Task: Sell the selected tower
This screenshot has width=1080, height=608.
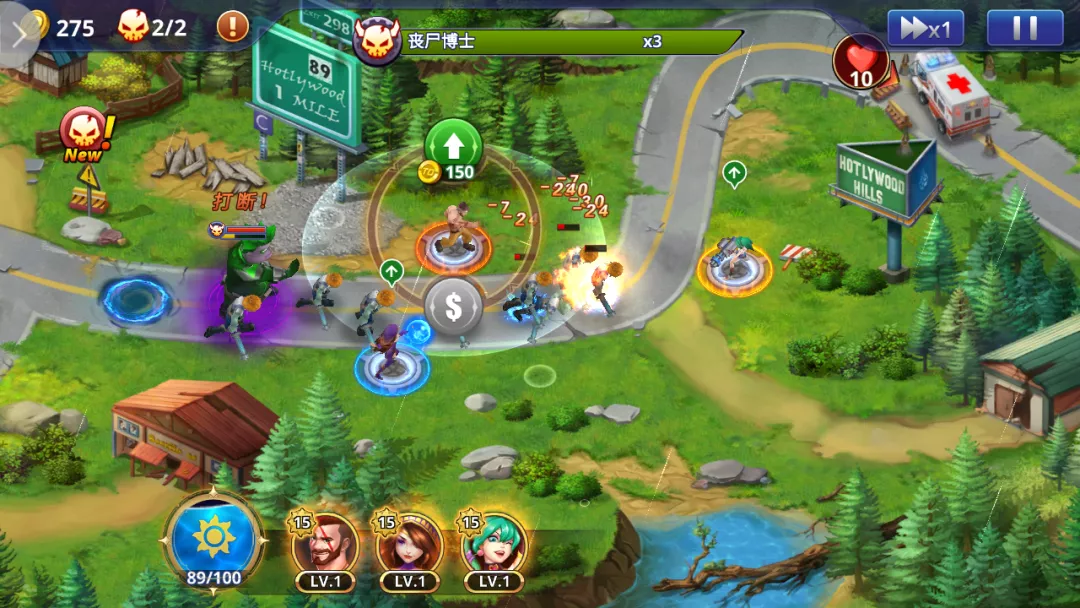Action: 453,307
